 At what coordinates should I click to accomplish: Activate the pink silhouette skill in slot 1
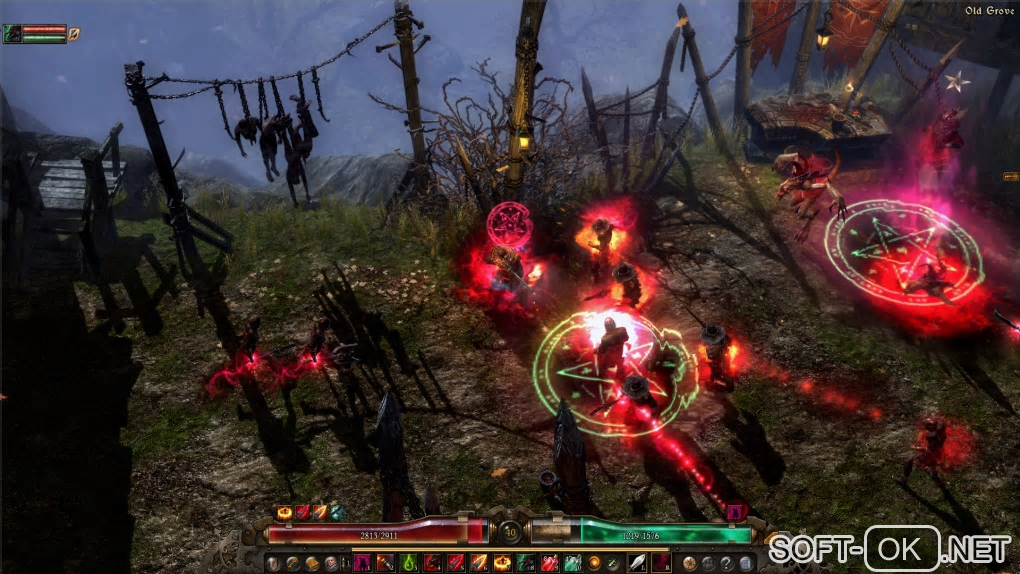tap(362, 562)
